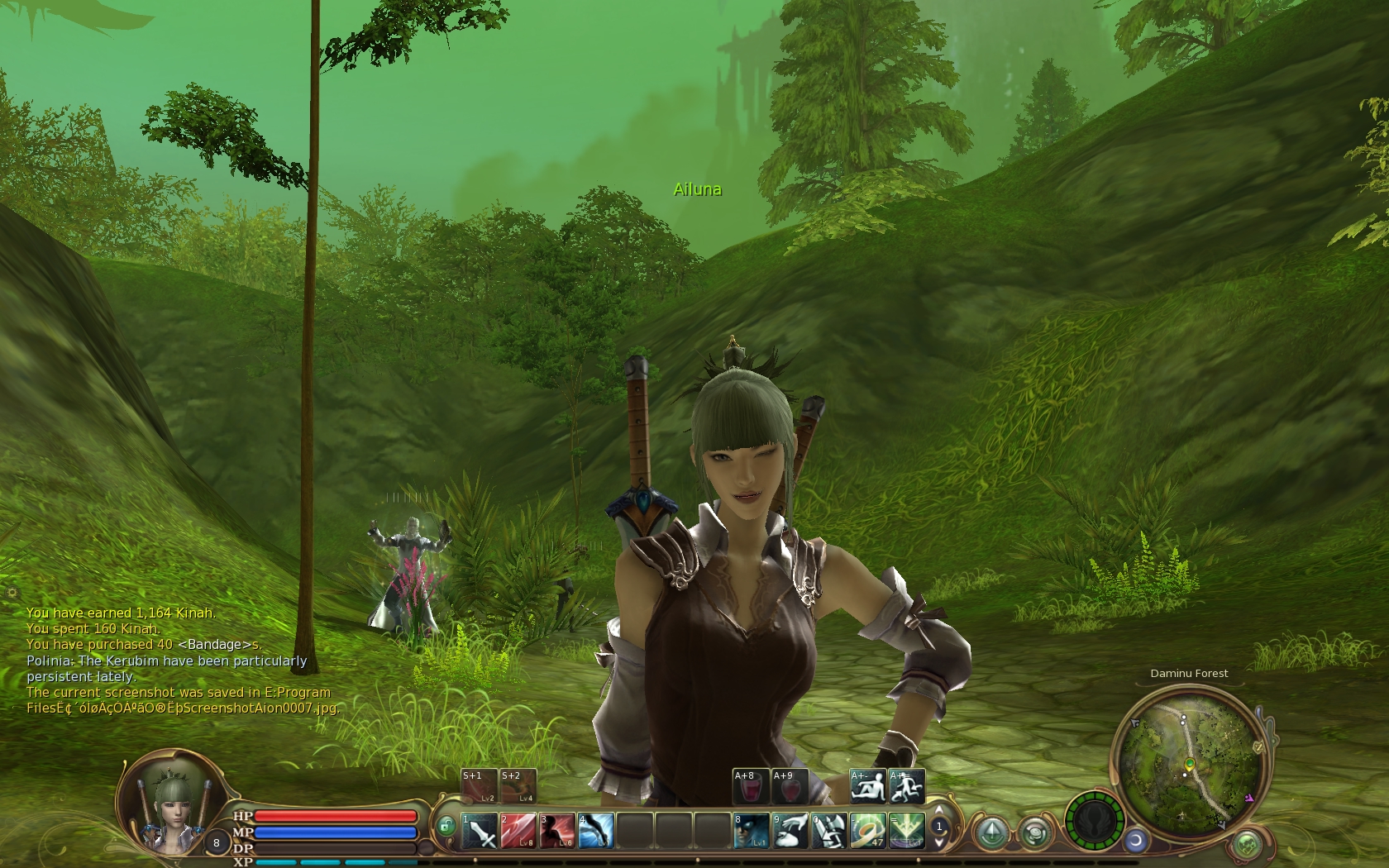Use the hand-and-pouch loot action

[x=790, y=831]
